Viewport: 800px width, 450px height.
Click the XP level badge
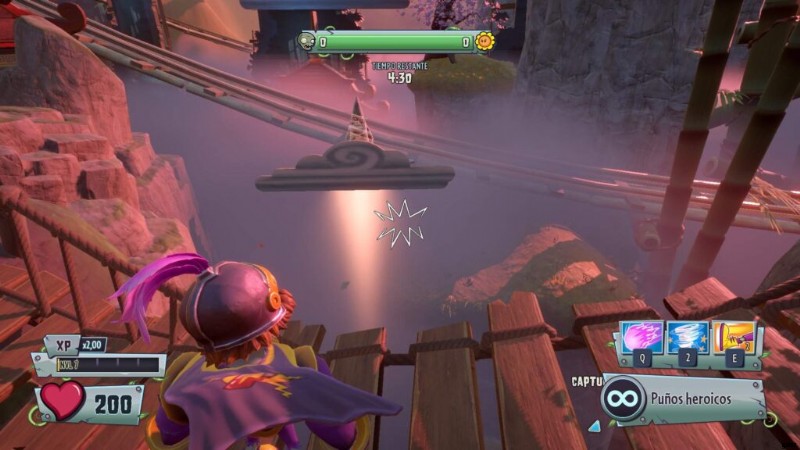(x=62, y=344)
